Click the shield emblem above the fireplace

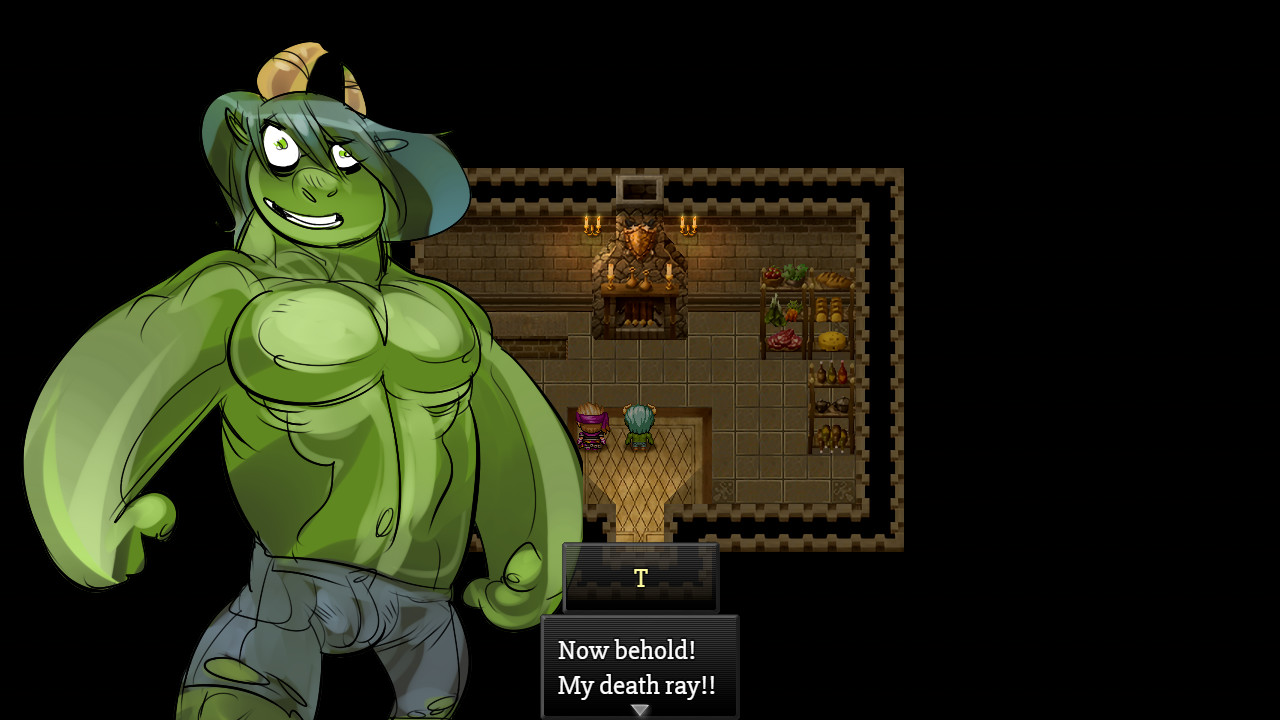click(639, 240)
